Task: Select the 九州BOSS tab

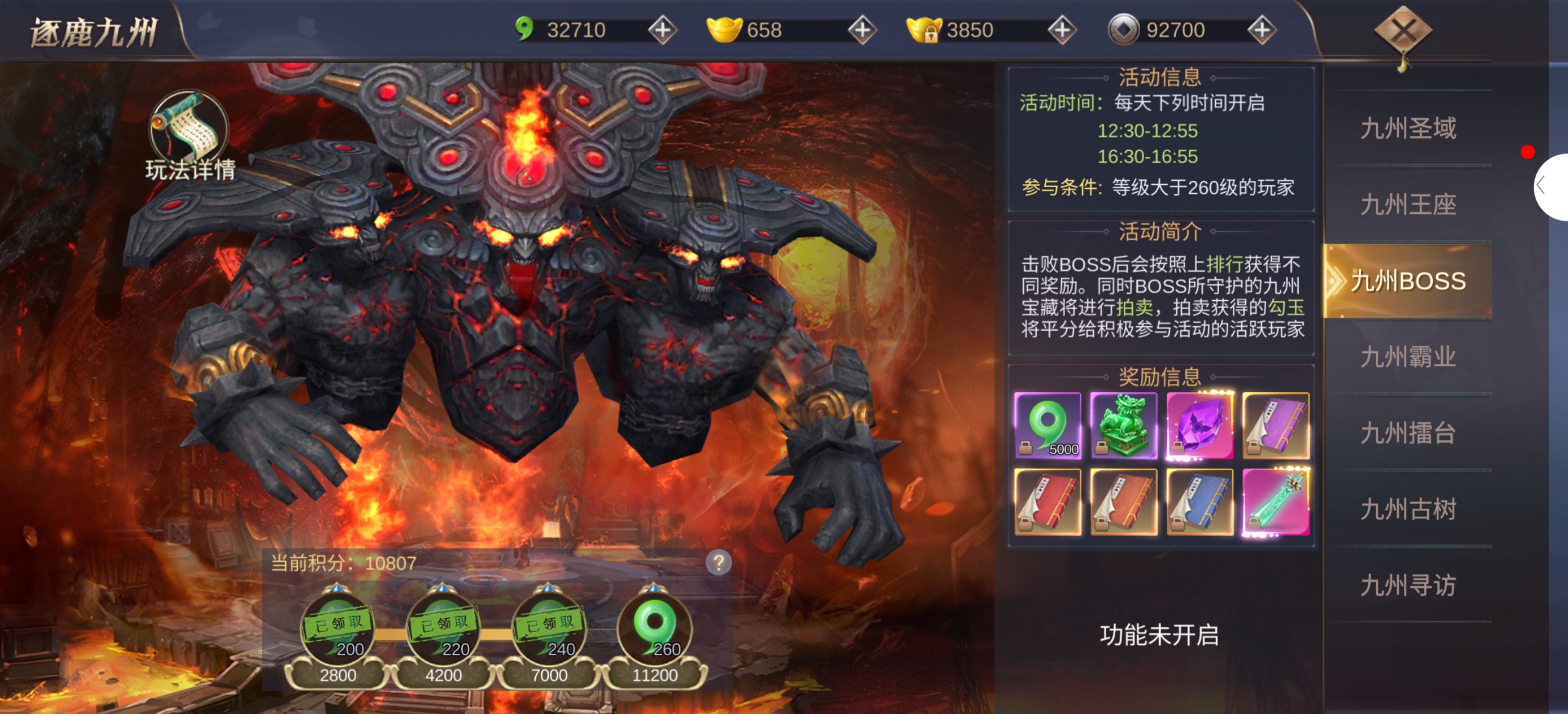Action: coord(1408,281)
